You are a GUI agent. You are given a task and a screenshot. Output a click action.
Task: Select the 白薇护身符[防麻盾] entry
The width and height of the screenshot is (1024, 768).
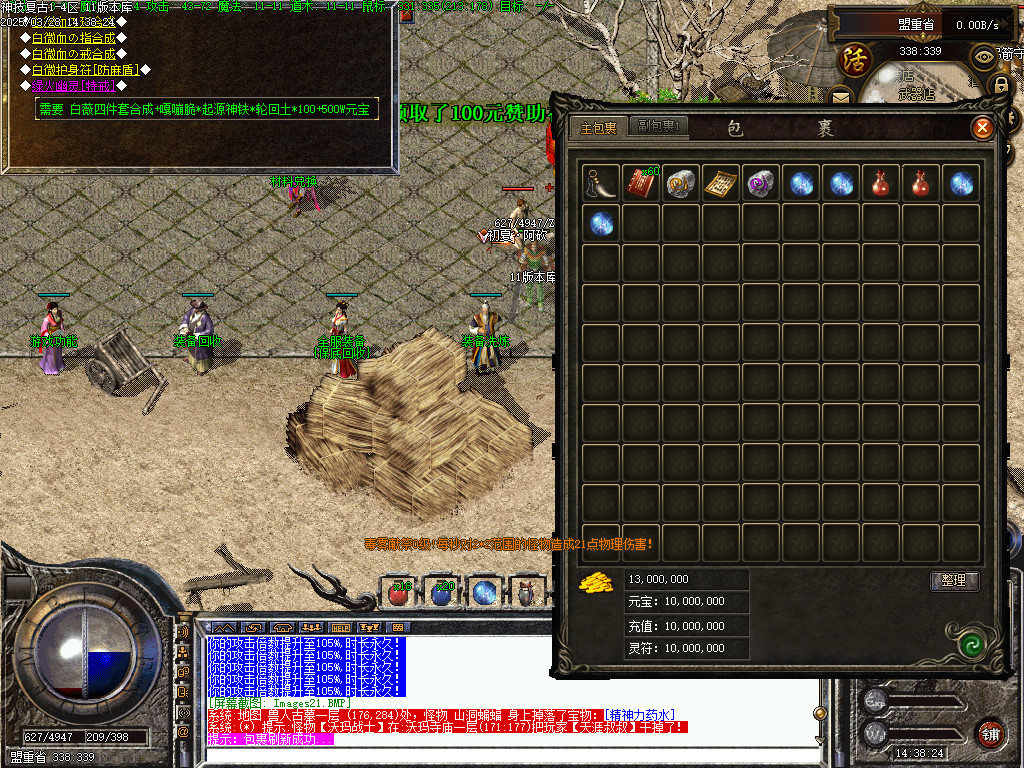coord(85,70)
